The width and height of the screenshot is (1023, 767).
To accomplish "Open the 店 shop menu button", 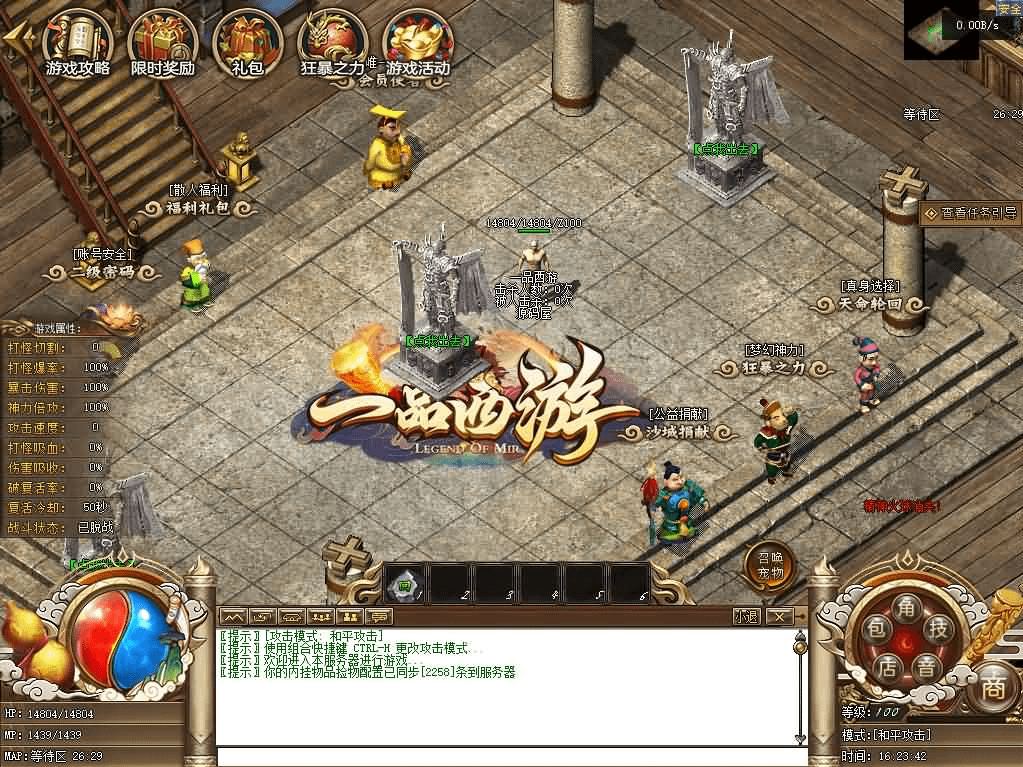I will point(886,665).
